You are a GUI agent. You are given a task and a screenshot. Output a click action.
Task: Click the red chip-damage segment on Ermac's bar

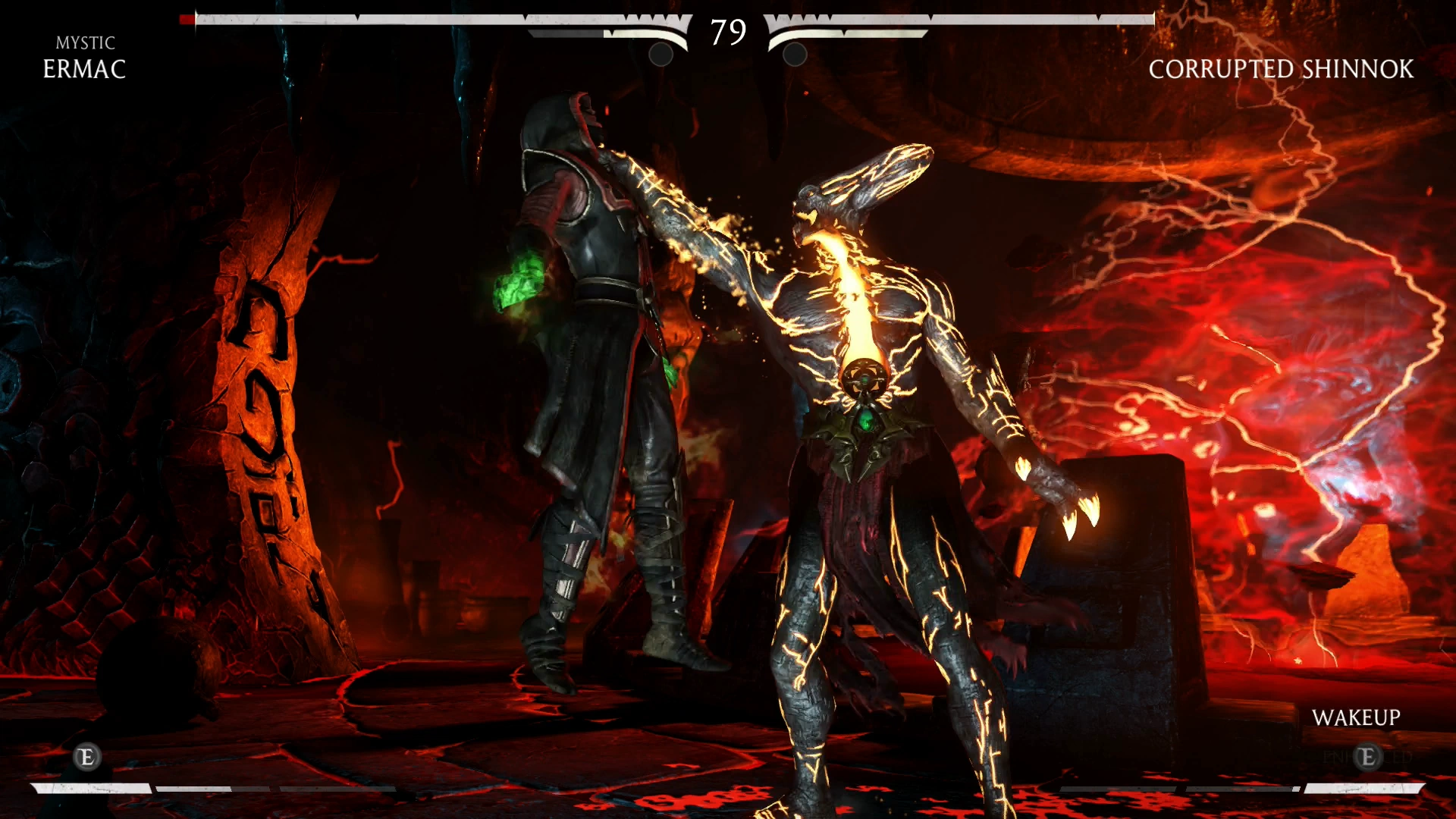(187, 17)
